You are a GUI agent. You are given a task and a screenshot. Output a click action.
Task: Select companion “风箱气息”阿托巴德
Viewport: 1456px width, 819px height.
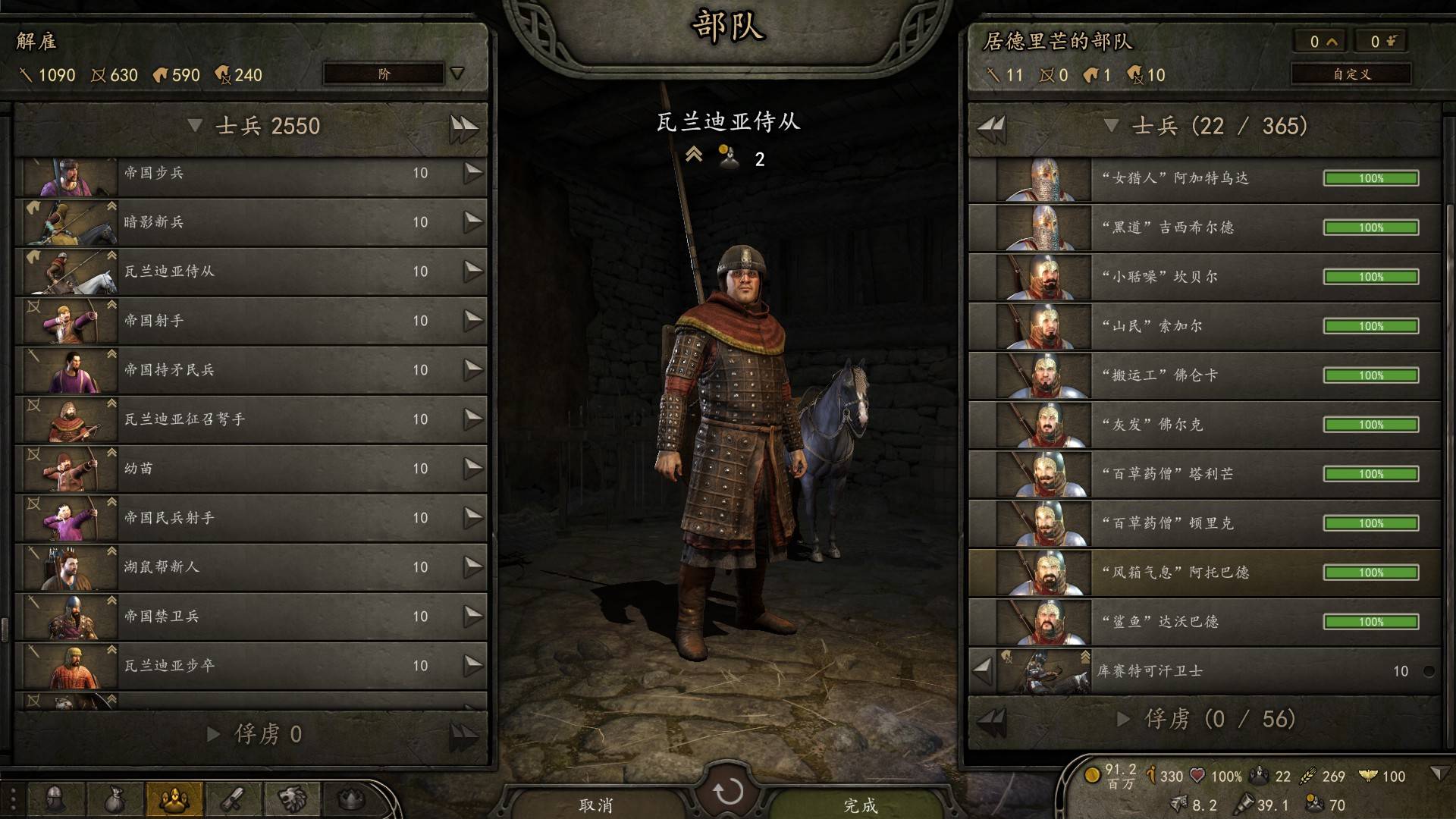pos(1204,573)
